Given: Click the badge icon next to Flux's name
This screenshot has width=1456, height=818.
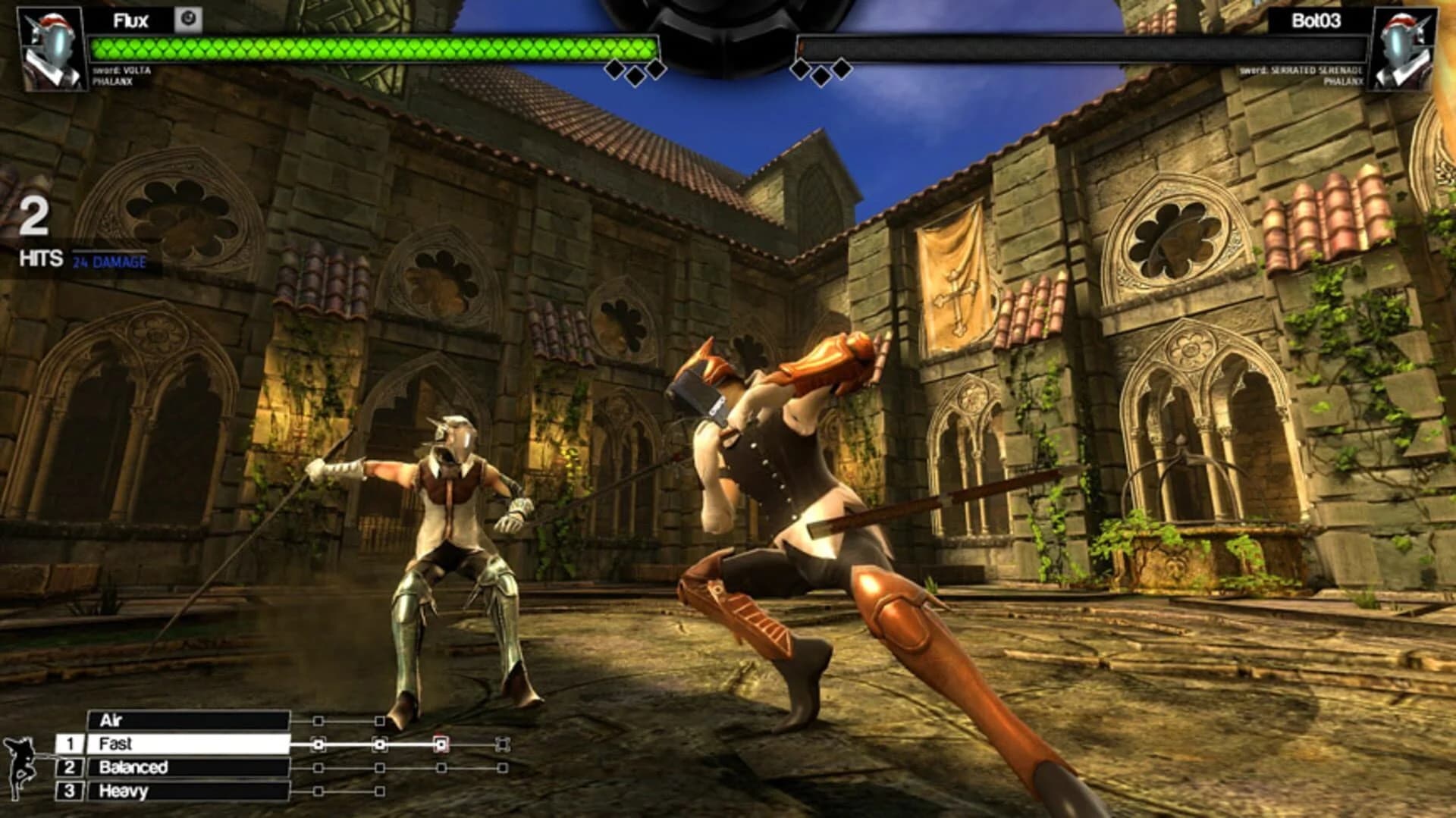Looking at the screenshot, I should tap(188, 19).
